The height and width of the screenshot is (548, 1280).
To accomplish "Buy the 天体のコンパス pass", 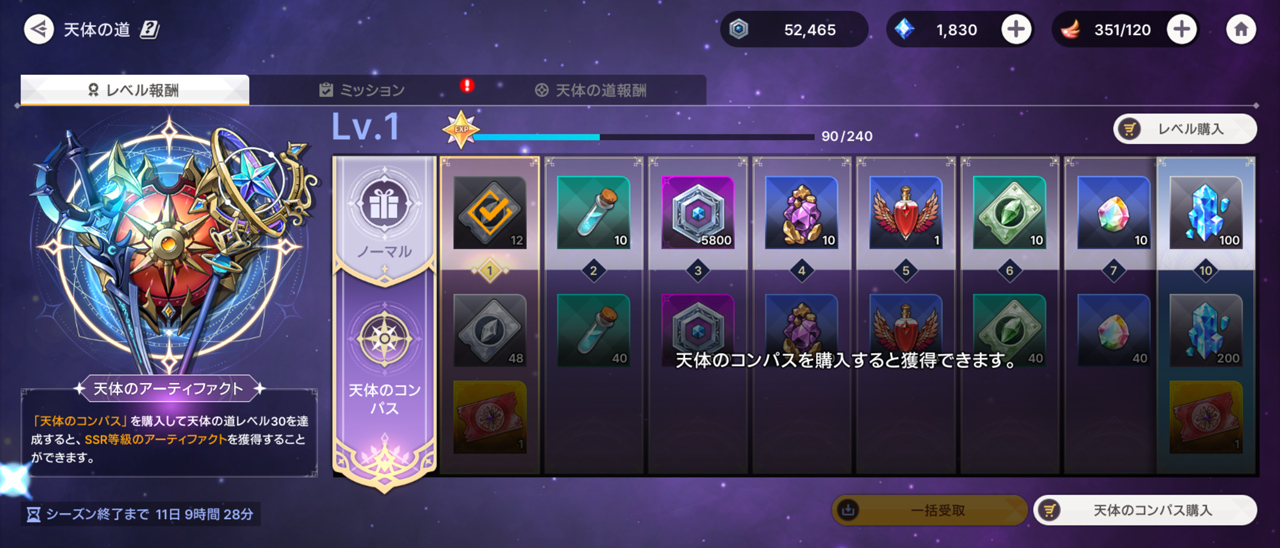I will click(x=1144, y=510).
